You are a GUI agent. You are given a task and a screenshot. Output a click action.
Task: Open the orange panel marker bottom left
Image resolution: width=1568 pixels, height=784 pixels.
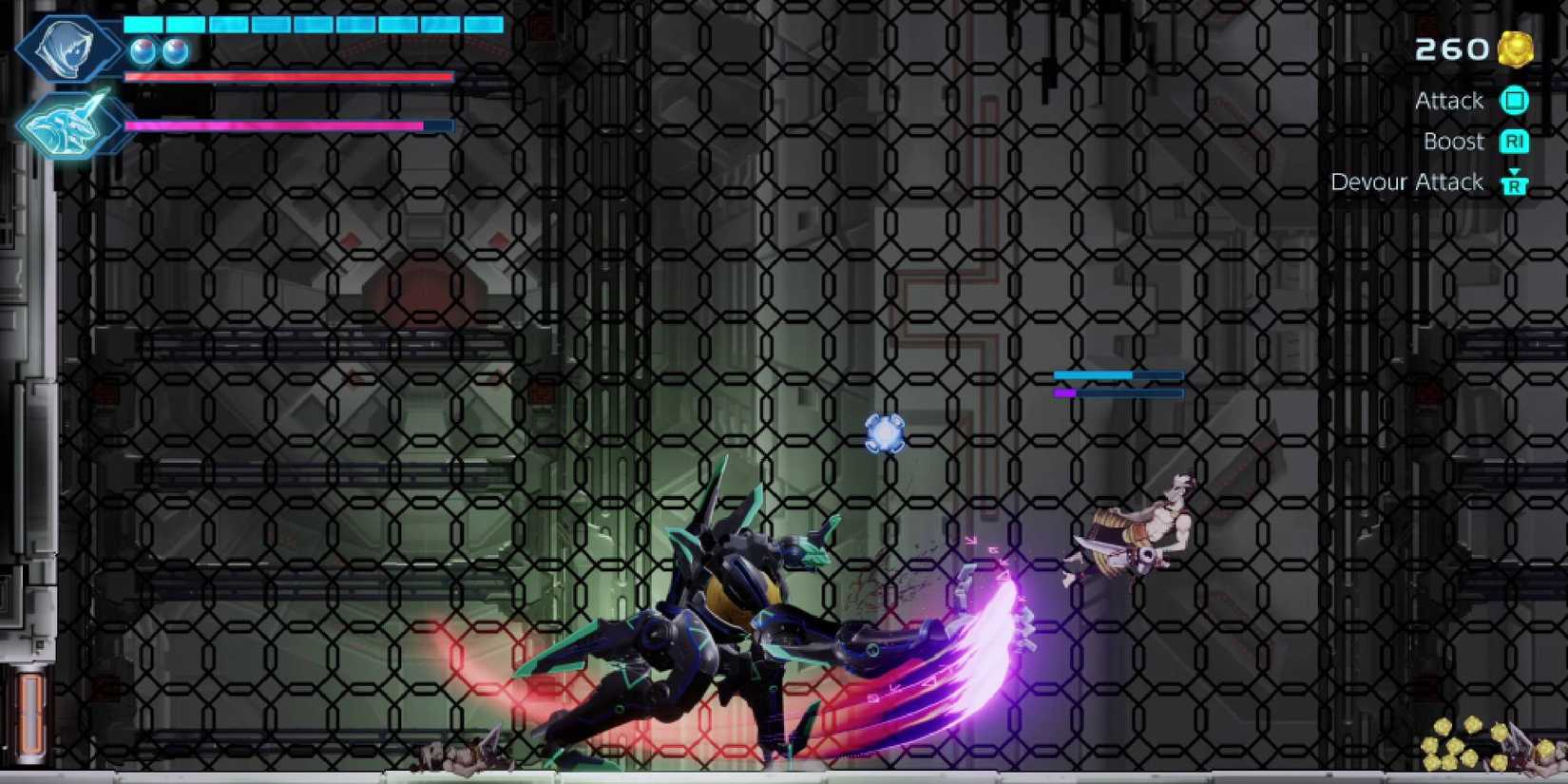31,710
